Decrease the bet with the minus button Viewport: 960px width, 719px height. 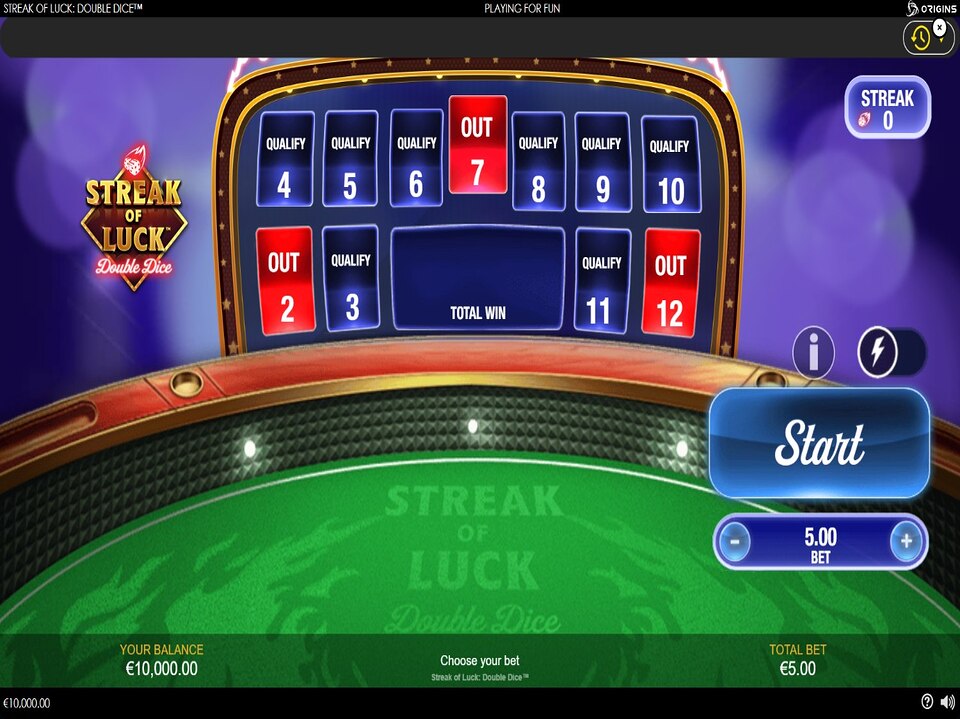735,542
